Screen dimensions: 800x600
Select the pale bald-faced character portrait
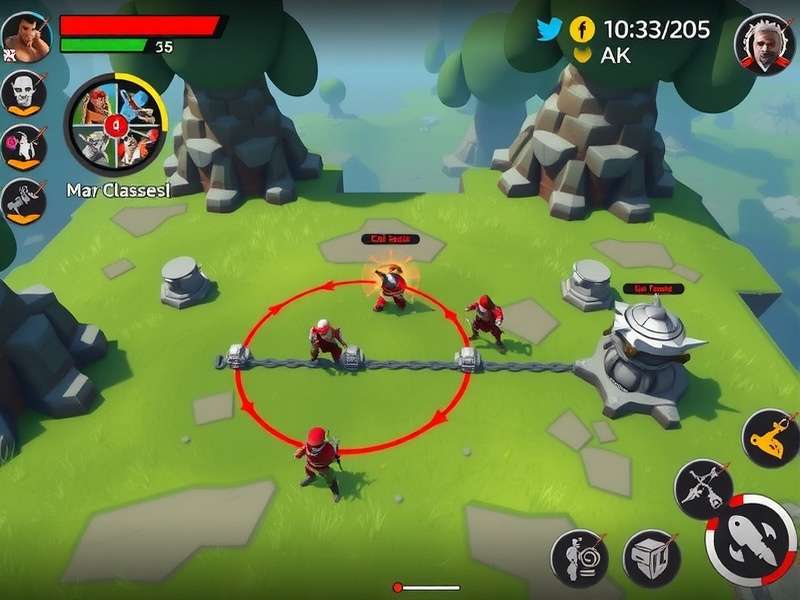(23, 93)
